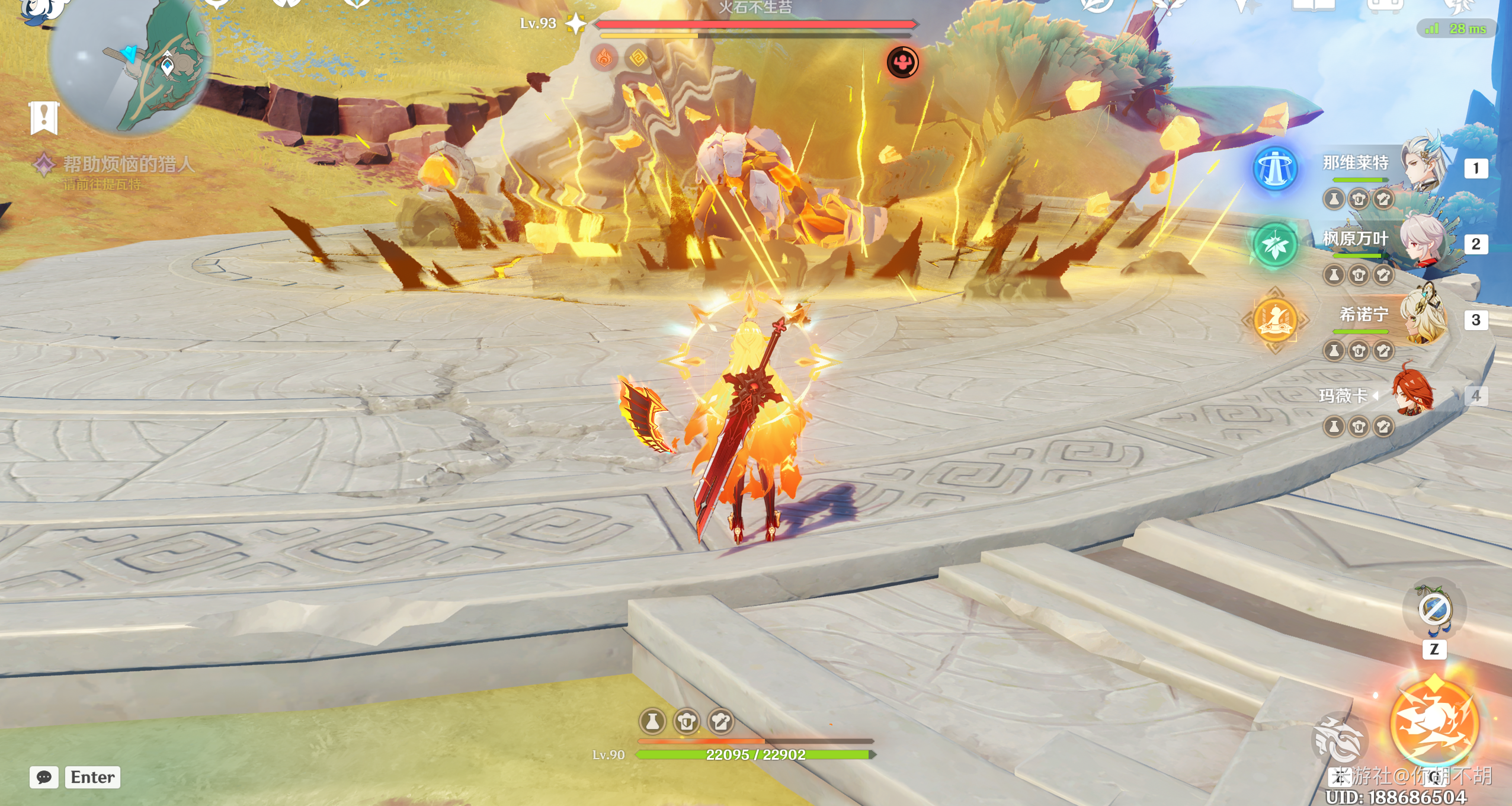This screenshot has width=1512, height=806.
Task: Trigger 枫原万叶's green leaf burst icon
Action: 1275,245
